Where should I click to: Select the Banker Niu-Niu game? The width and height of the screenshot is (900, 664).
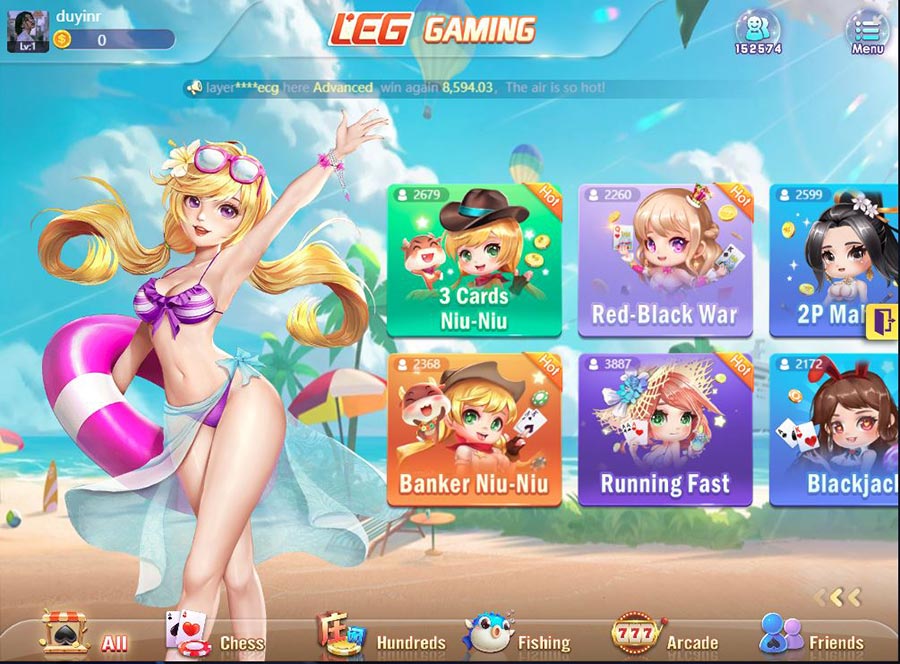(474, 430)
